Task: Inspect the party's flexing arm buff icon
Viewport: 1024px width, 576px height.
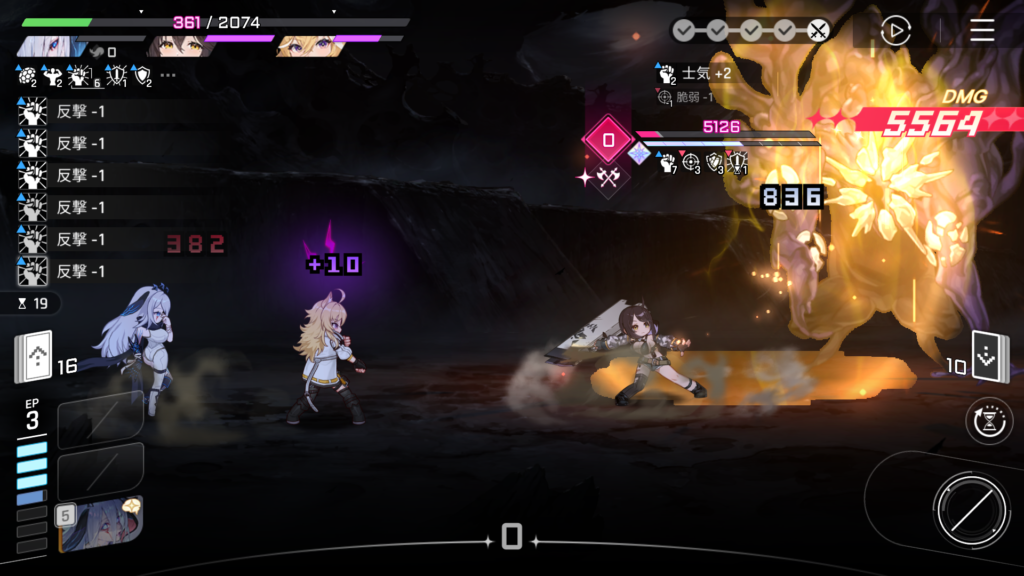Action: point(53,75)
